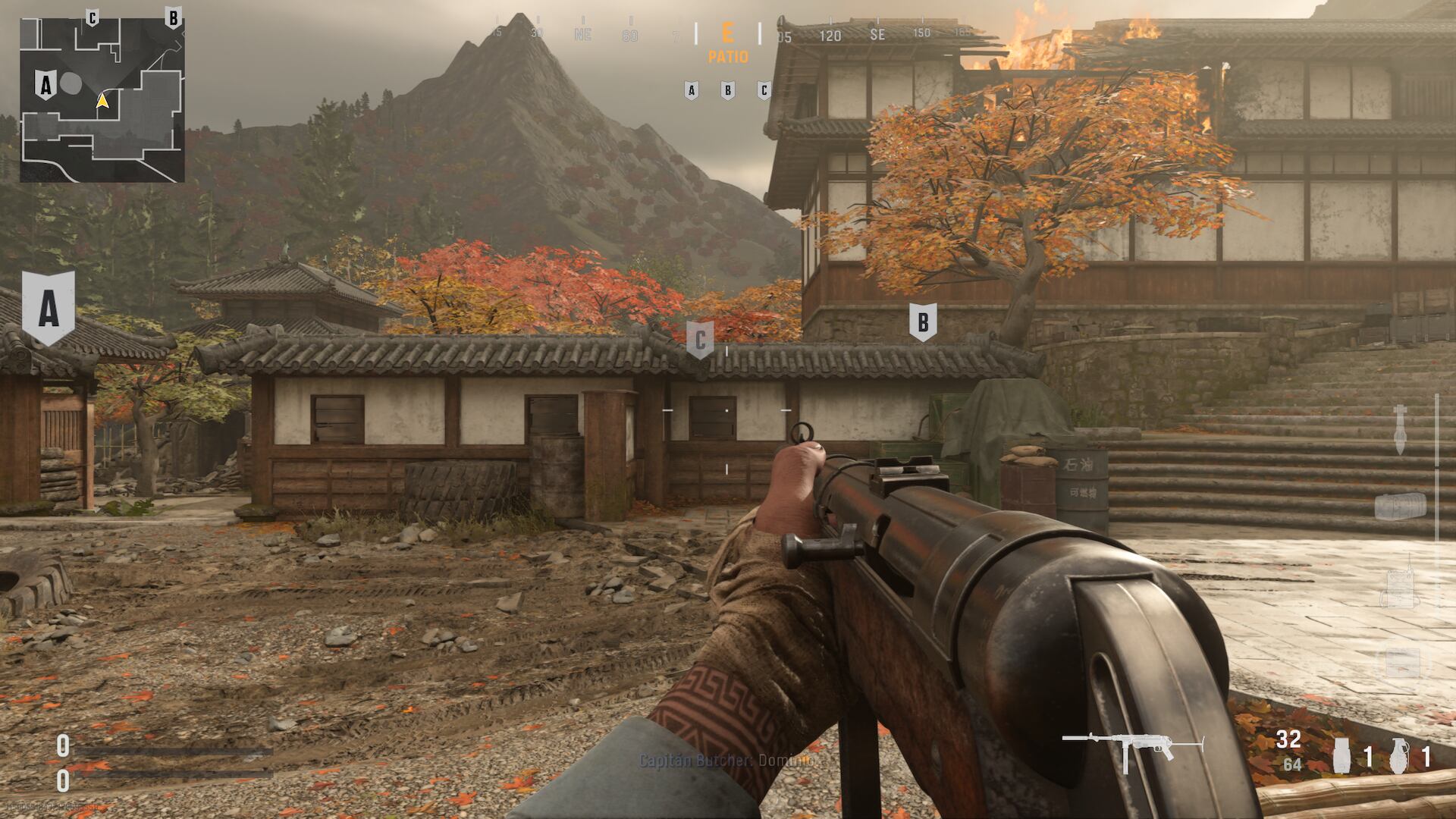Select objective C marker on the minimap

92,17
